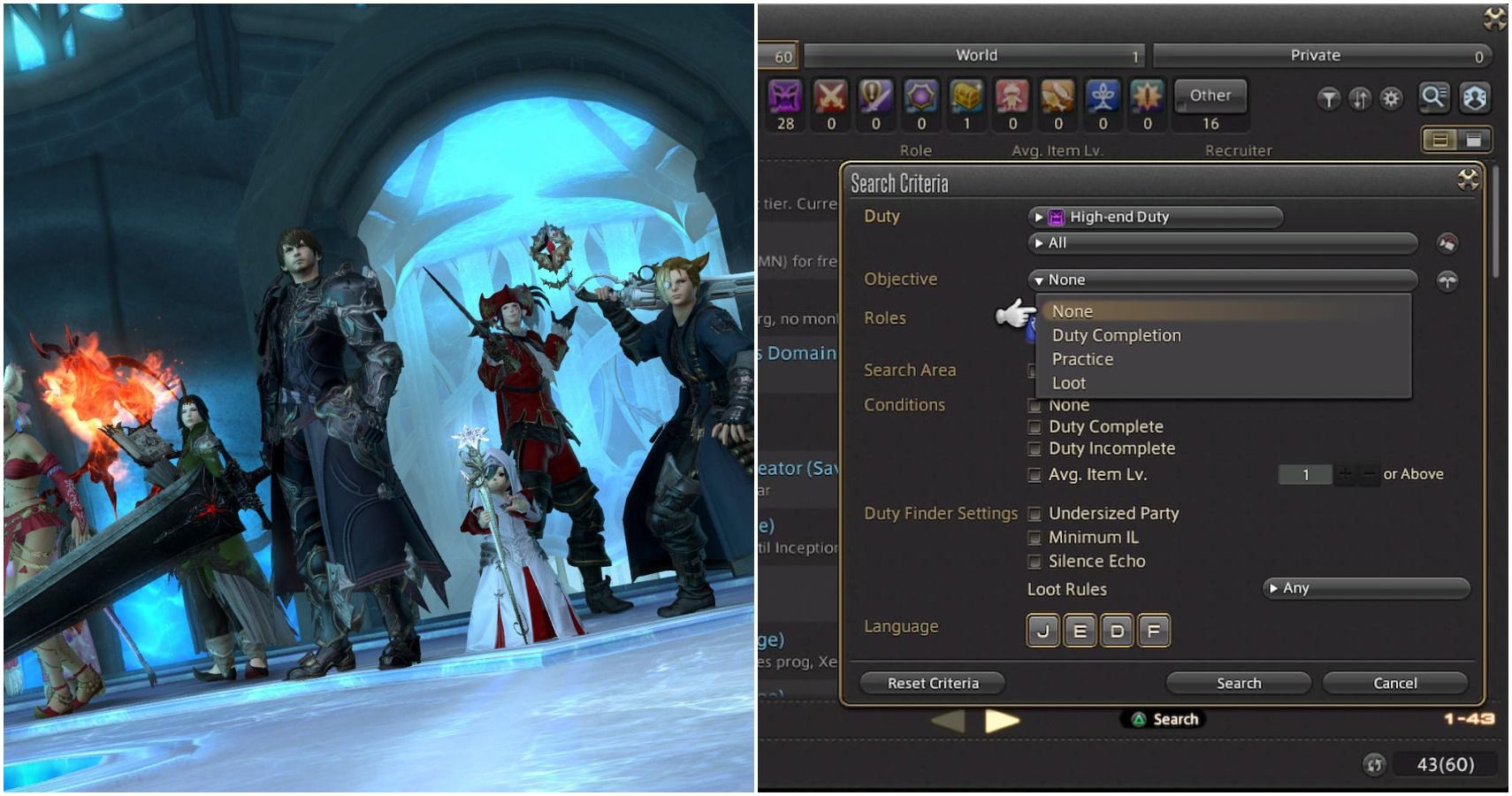Click the Dungeons crossed-swords filter icon
The height and width of the screenshot is (796, 1512).
[832, 97]
